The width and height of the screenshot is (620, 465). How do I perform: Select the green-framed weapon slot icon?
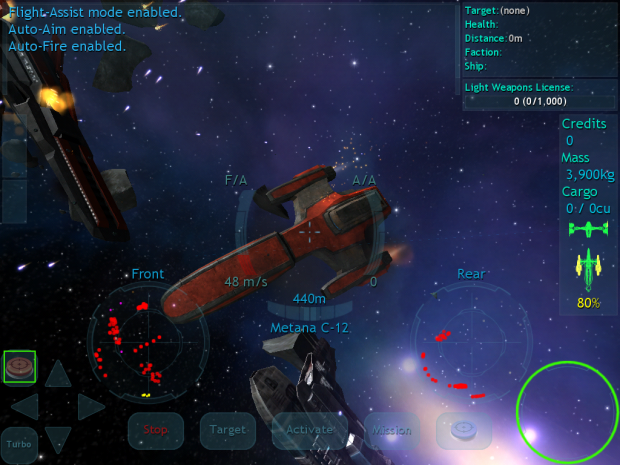pyautogui.click(x=19, y=367)
